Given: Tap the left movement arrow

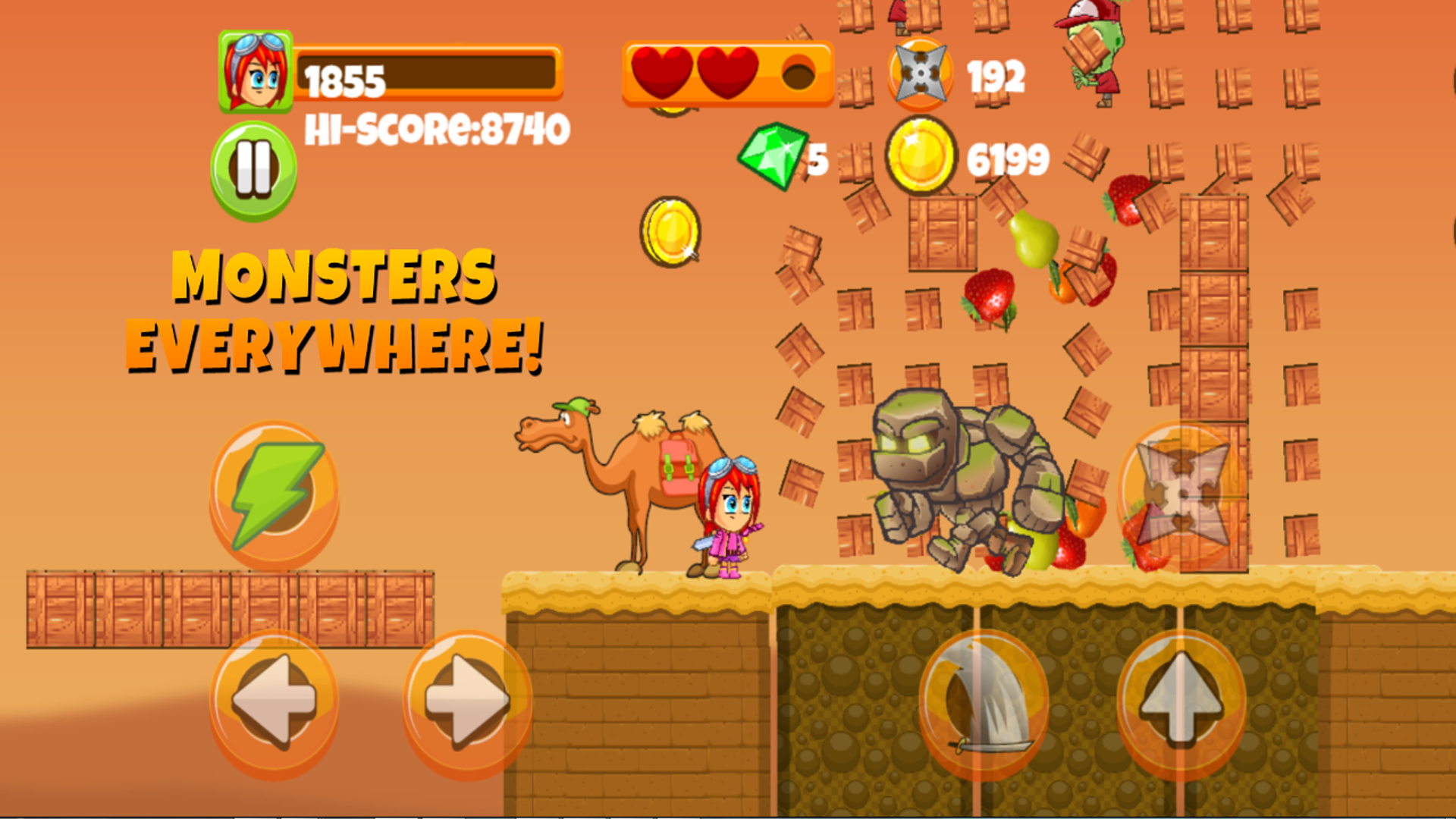Looking at the screenshot, I should click(275, 701).
